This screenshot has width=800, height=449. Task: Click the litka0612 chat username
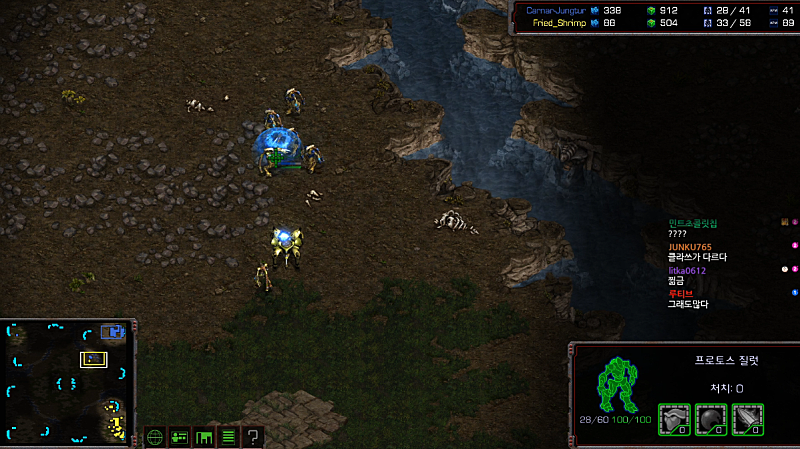click(x=687, y=270)
